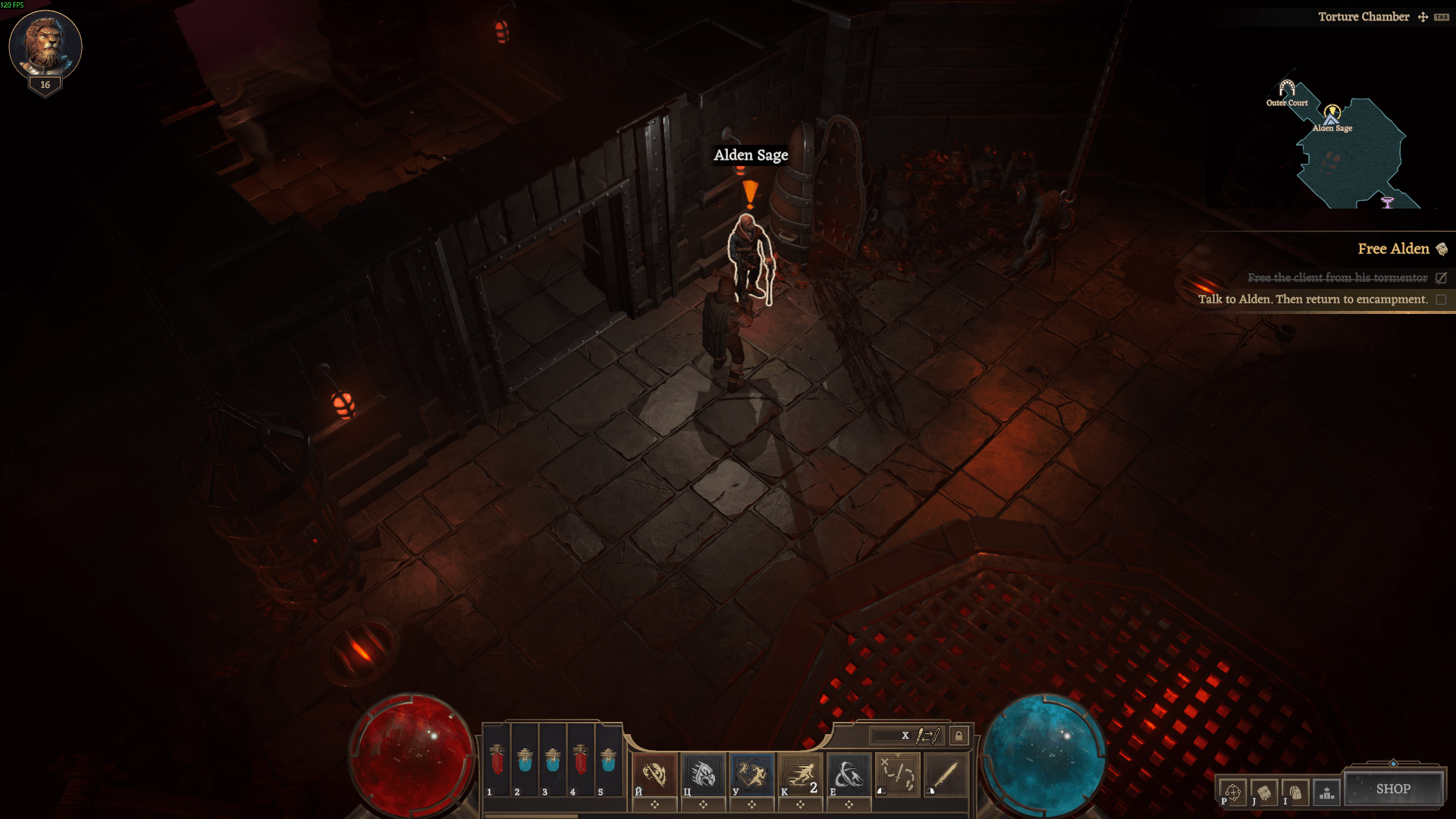Show the leaderboard podium icon

click(x=1326, y=792)
